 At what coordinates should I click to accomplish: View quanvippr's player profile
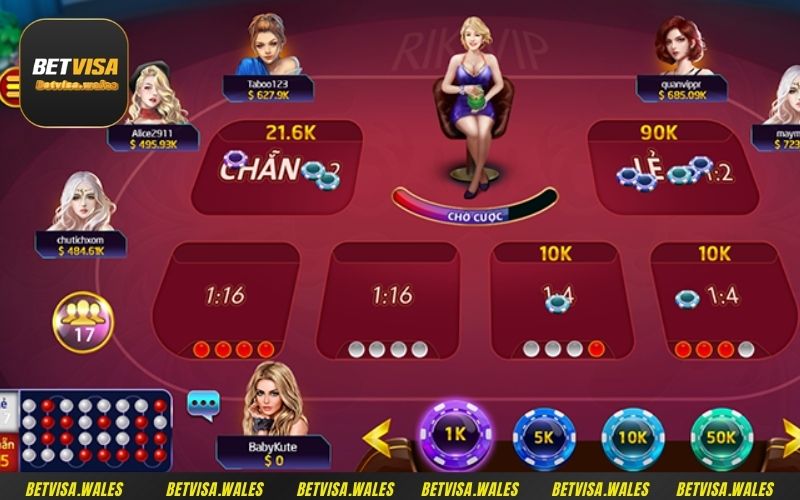(681, 46)
